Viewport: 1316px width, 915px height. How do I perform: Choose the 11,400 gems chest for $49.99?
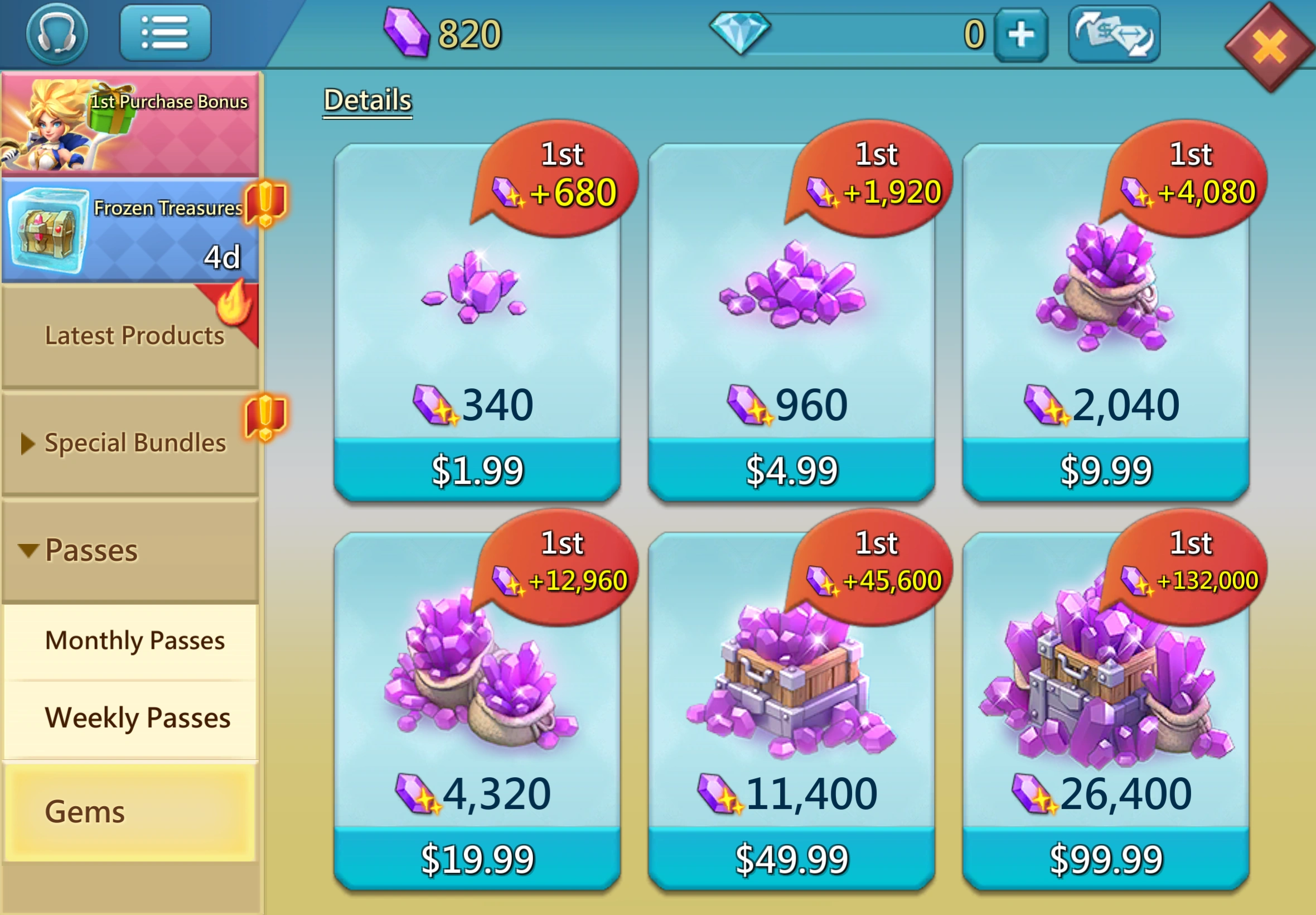[x=791, y=858]
